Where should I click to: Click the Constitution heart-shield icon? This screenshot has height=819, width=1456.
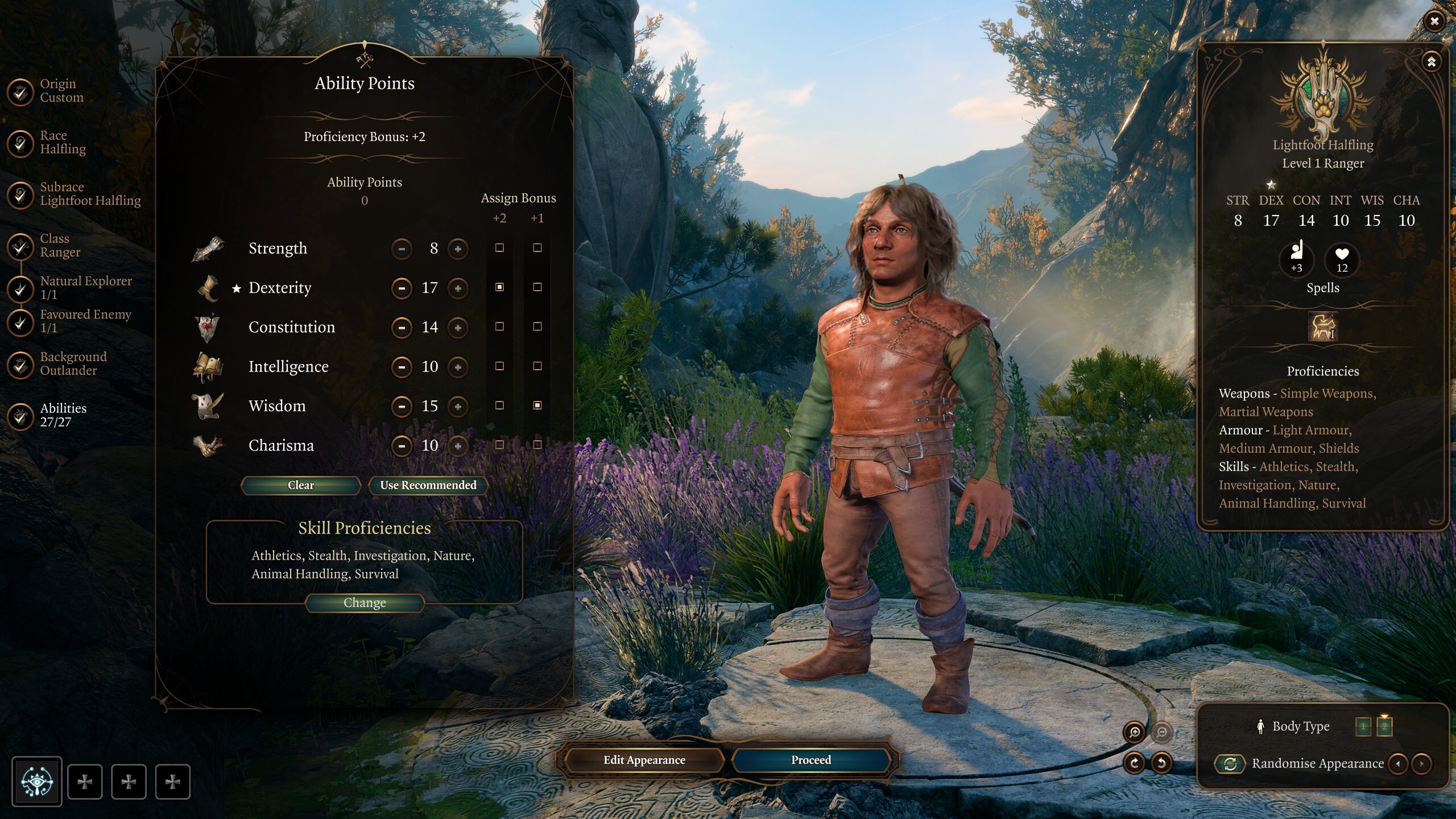click(x=208, y=327)
